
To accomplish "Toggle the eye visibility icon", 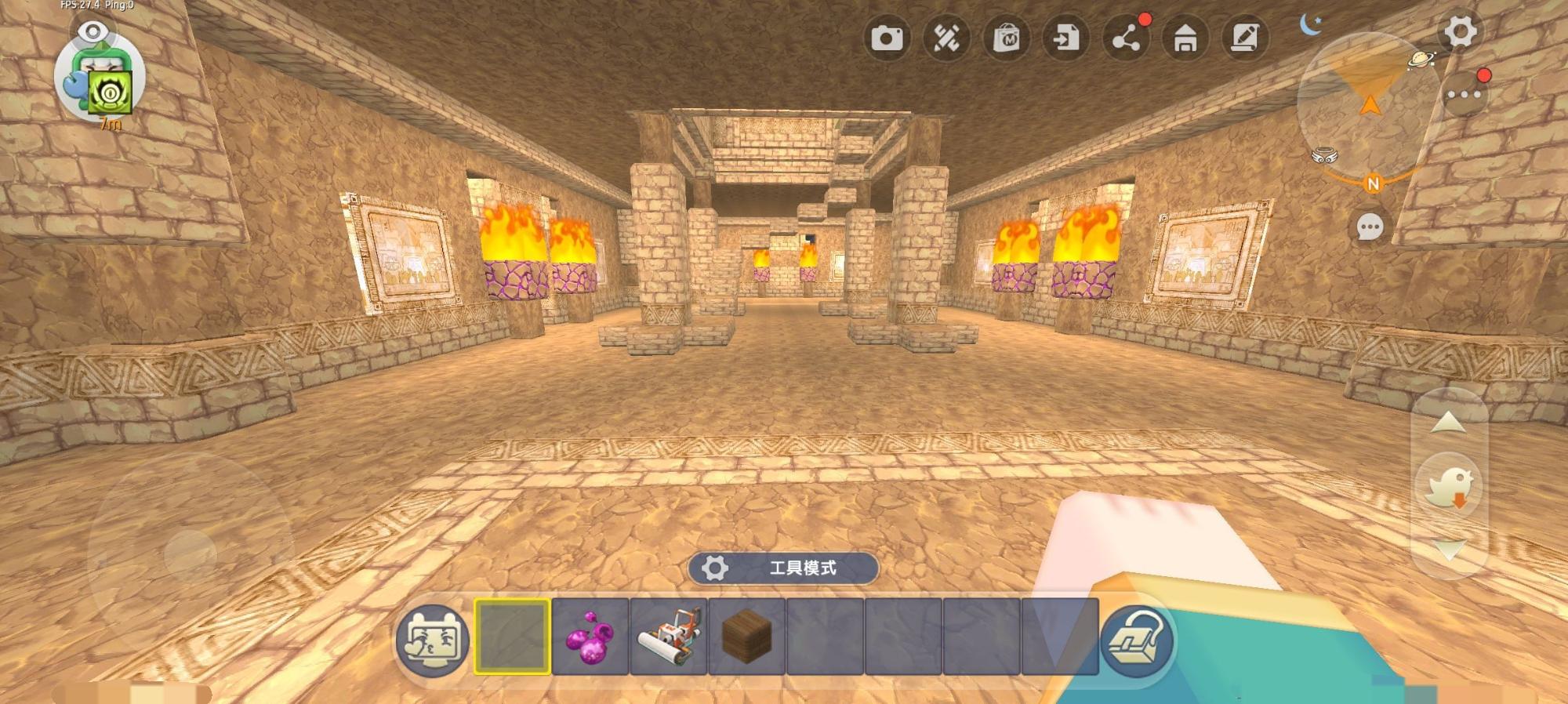I will [94, 31].
